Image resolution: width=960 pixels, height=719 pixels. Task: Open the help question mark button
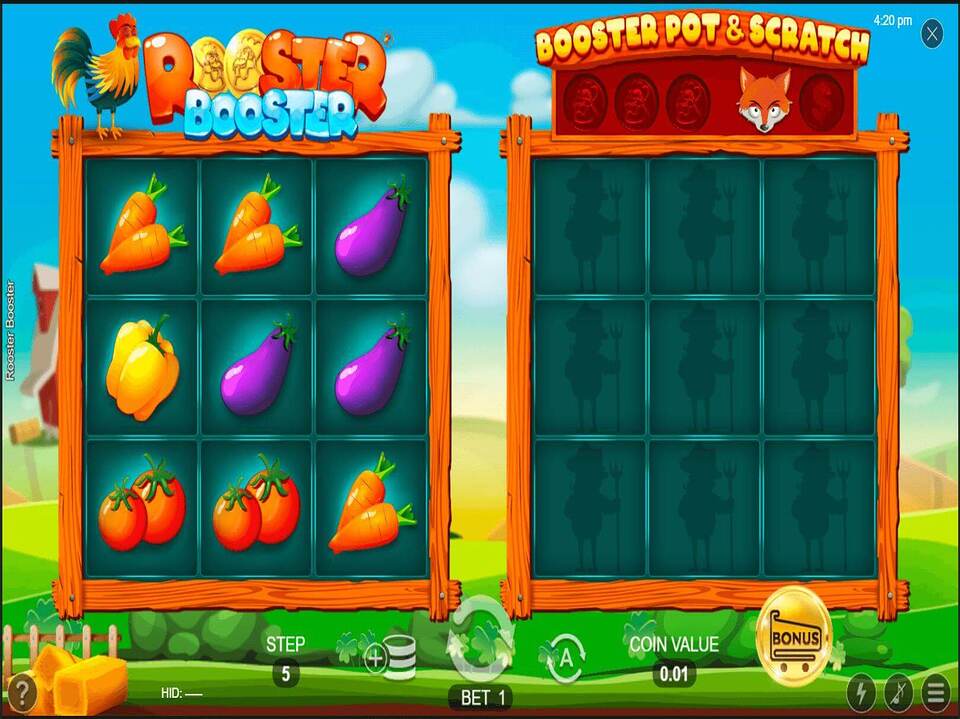tap(22, 692)
